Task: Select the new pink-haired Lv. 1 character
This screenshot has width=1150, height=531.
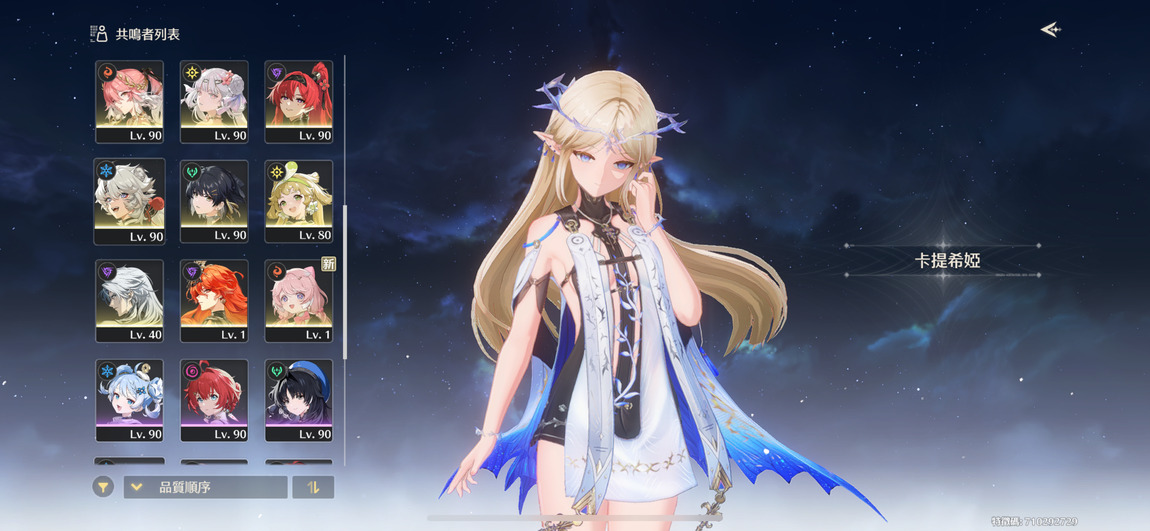Action: click(299, 301)
